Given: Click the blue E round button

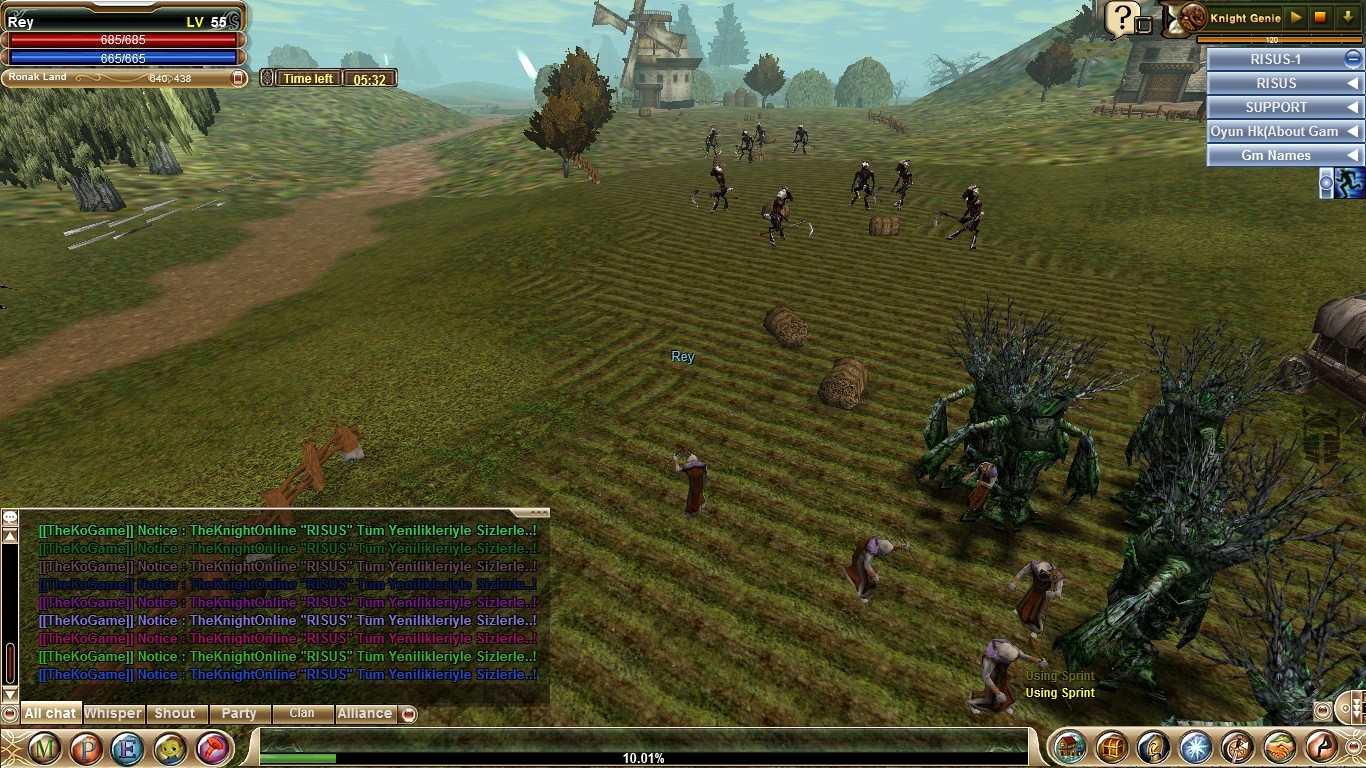Looking at the screenshot, I should coord(128,748).
